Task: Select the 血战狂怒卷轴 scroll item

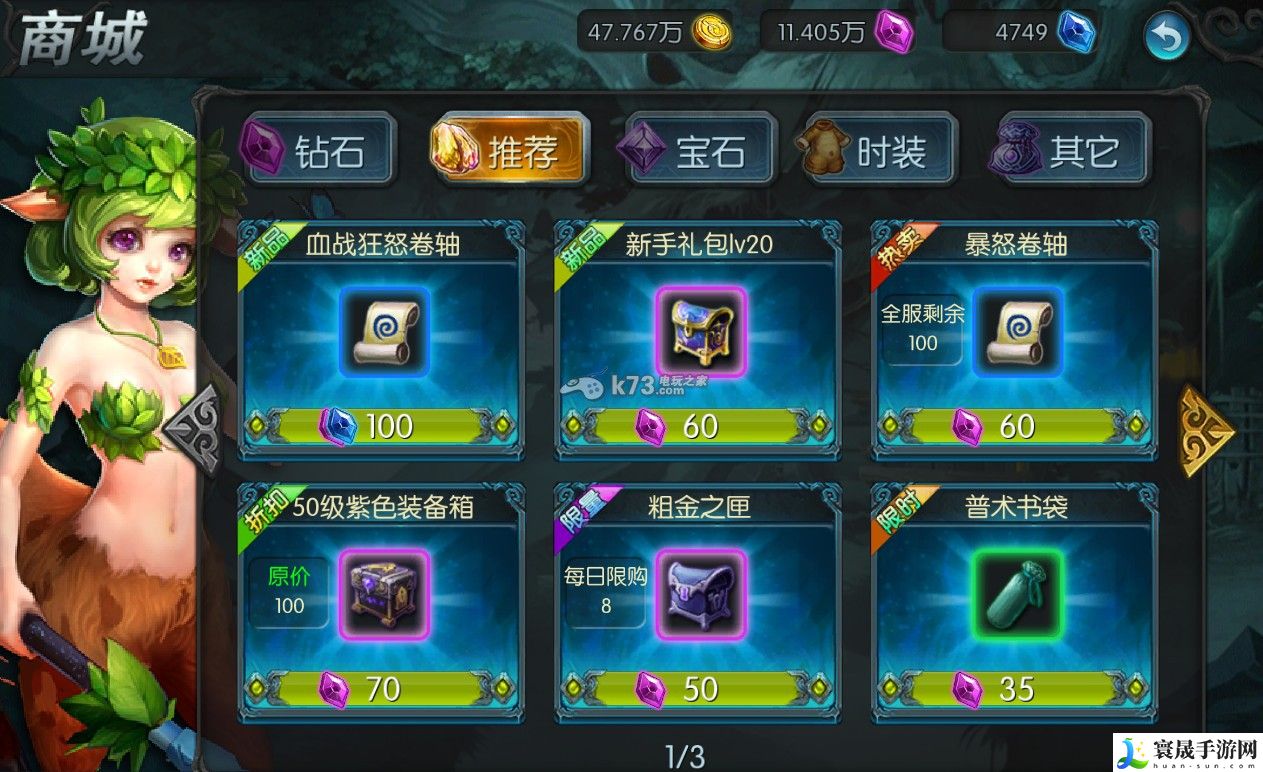Action: pyautogui.click(x=384, y=332)
